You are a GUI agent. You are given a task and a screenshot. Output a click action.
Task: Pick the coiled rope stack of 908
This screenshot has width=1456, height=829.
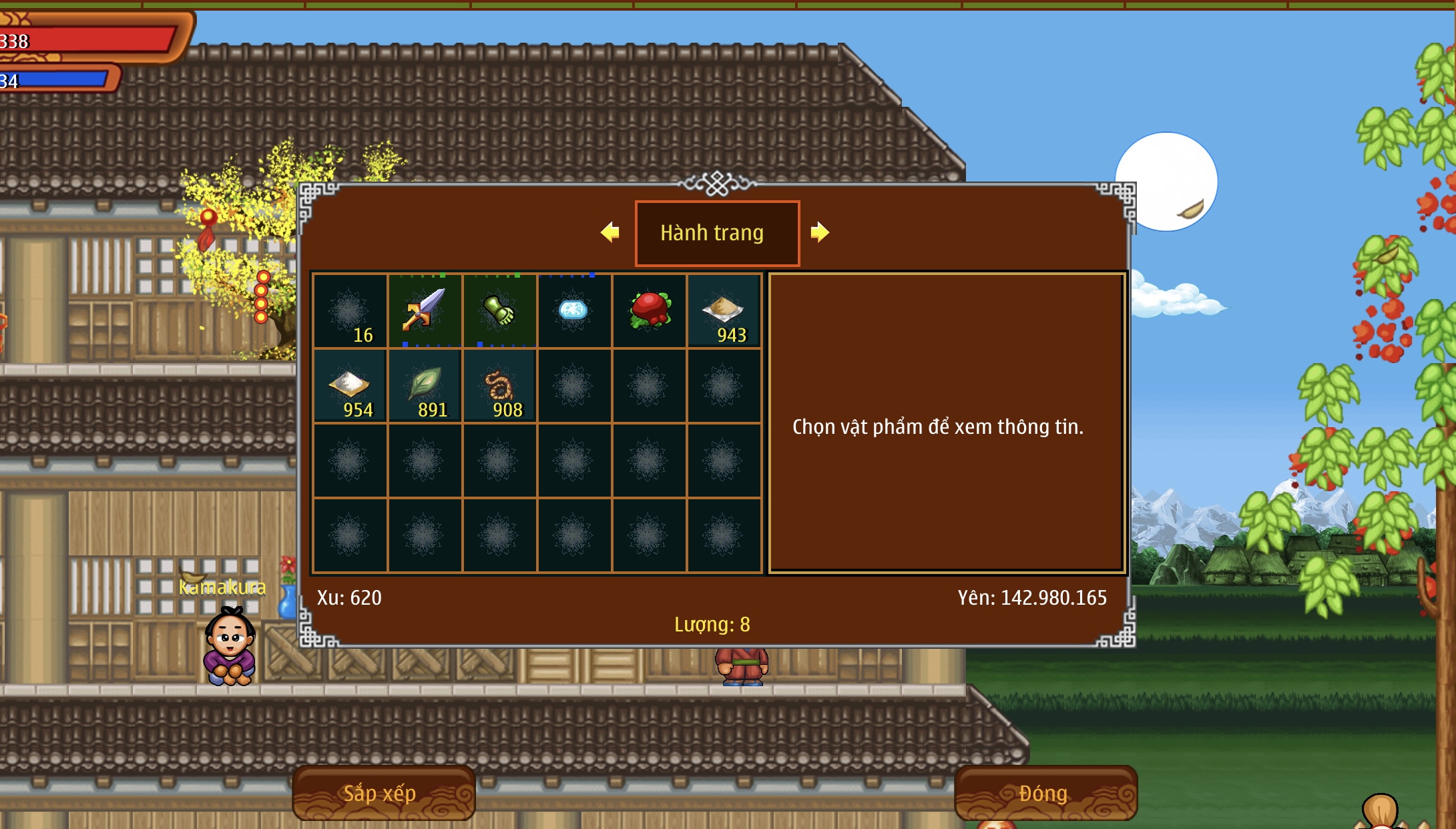pos(499,386)
